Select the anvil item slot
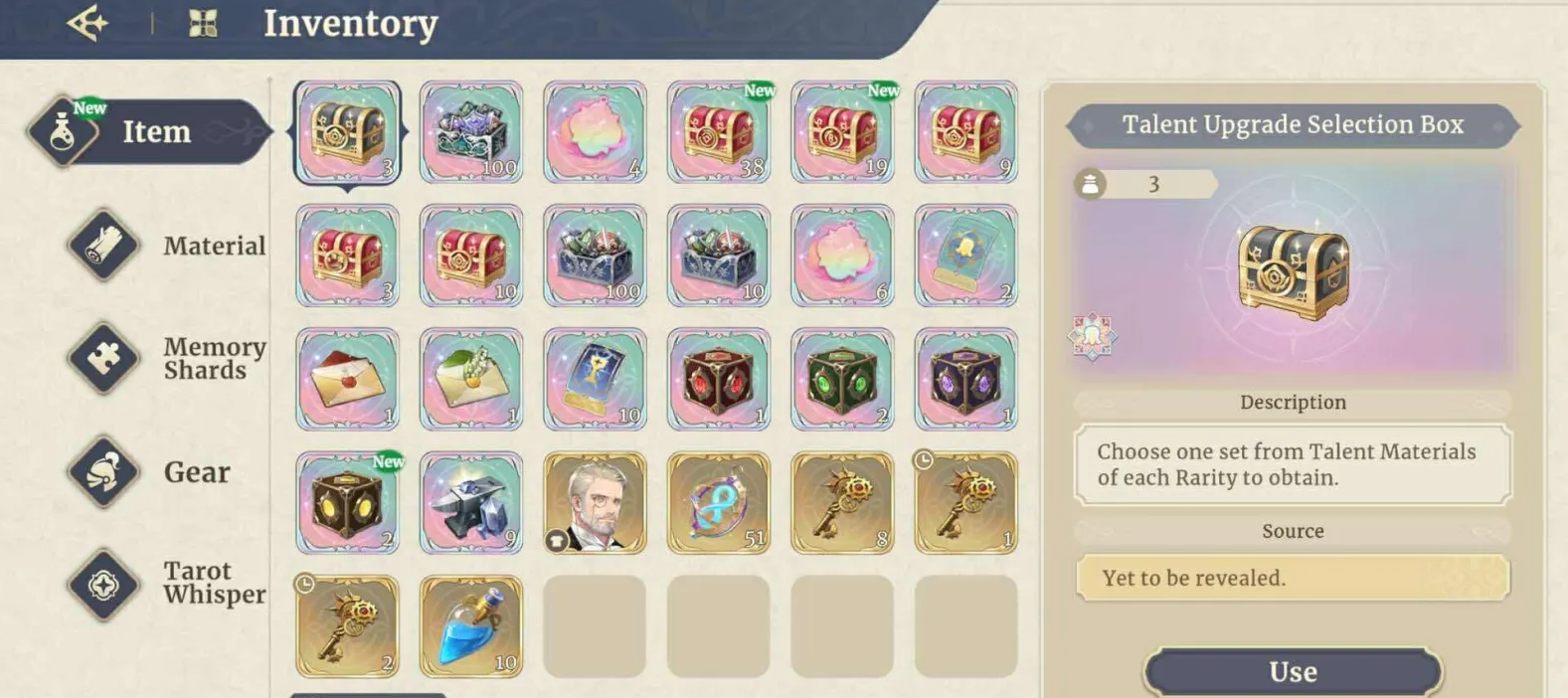This screenshot has height=698, width=1568. coord(471,503)
